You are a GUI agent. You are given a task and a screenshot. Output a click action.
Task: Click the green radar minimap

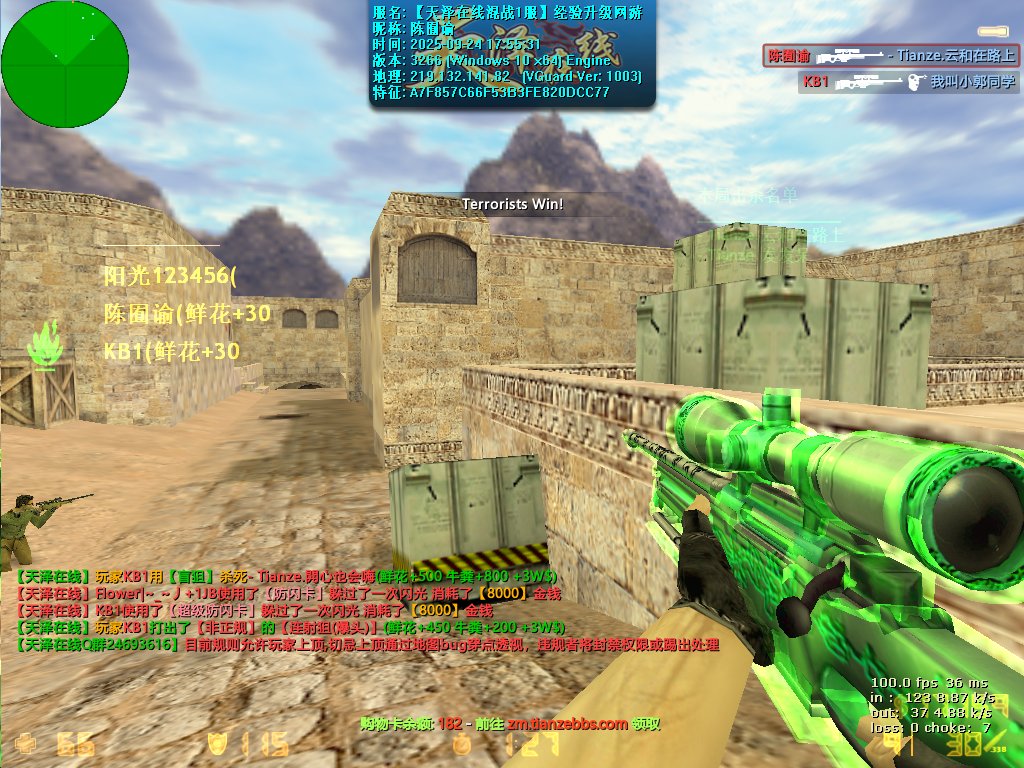[65, 64]
